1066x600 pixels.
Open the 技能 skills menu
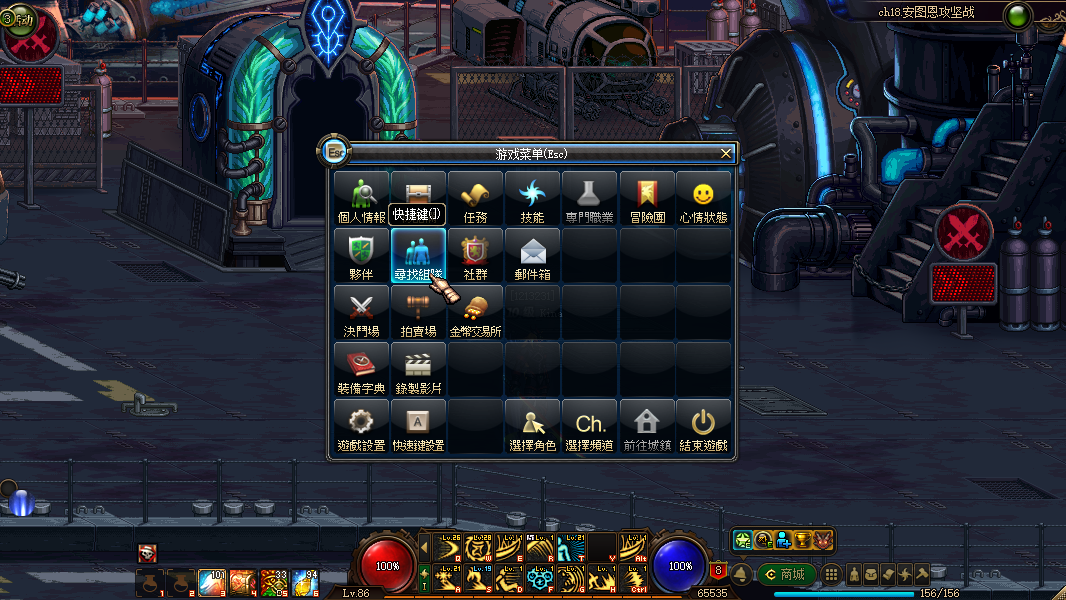click(x=532, y=198)
